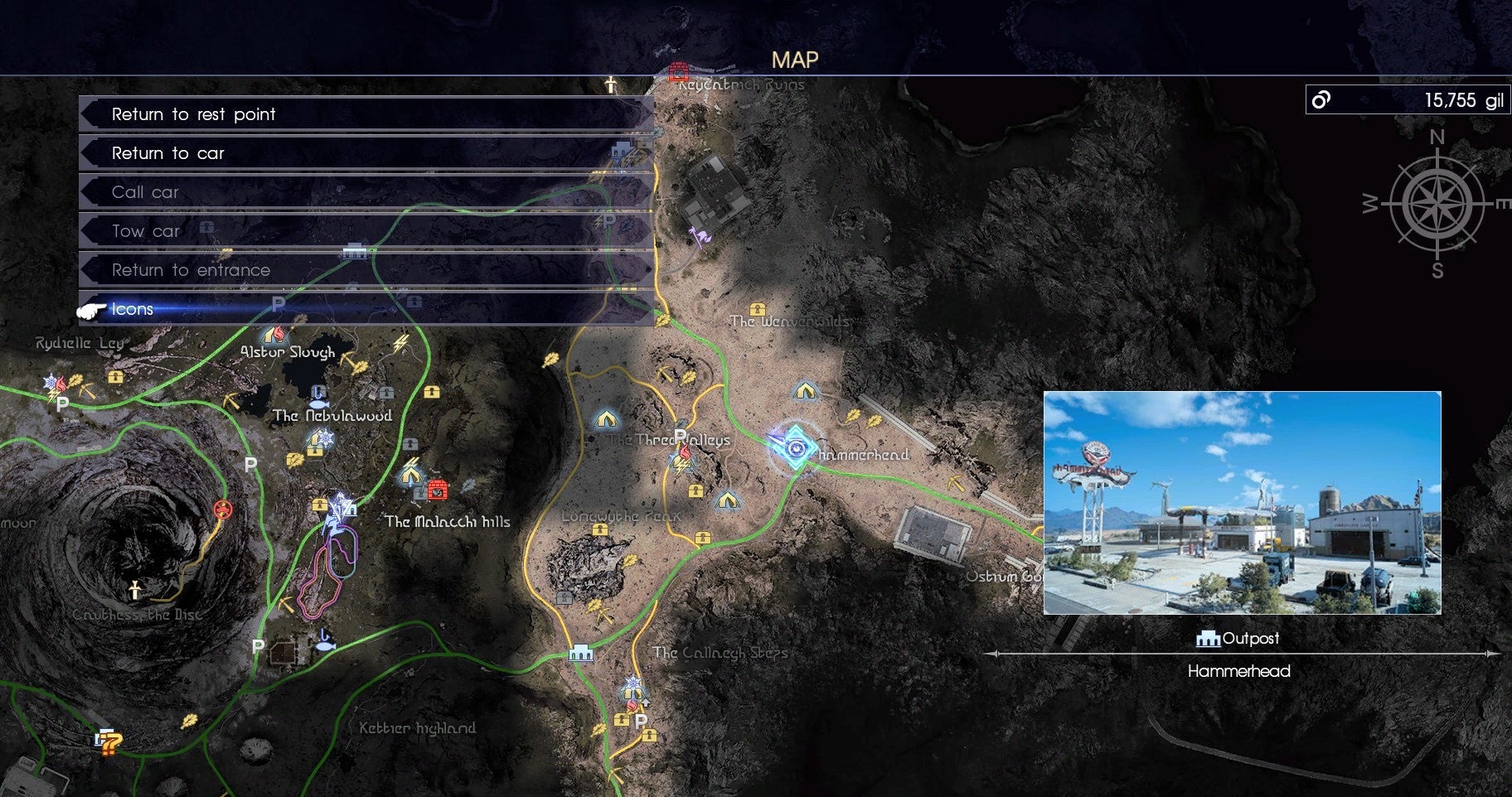
Task: Select Return to car
Action: [168, 152]
